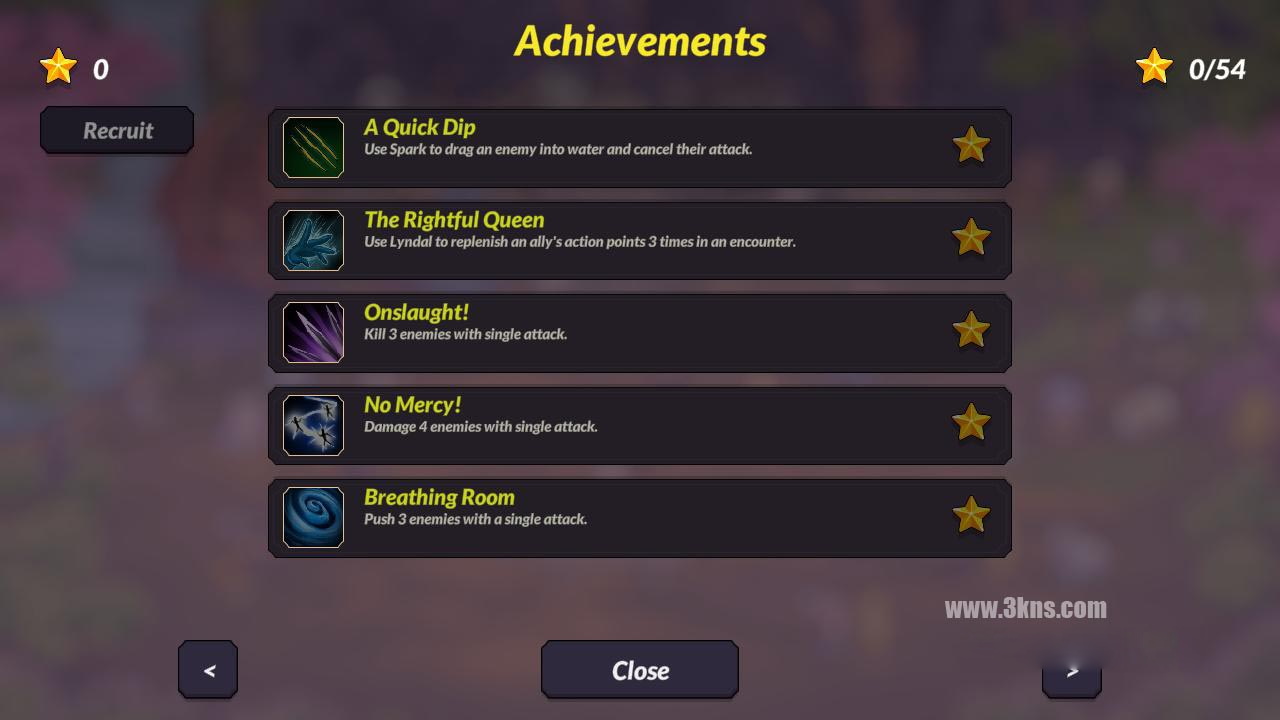Click the purple spikes Onslaught icon

tap(313, 332)
